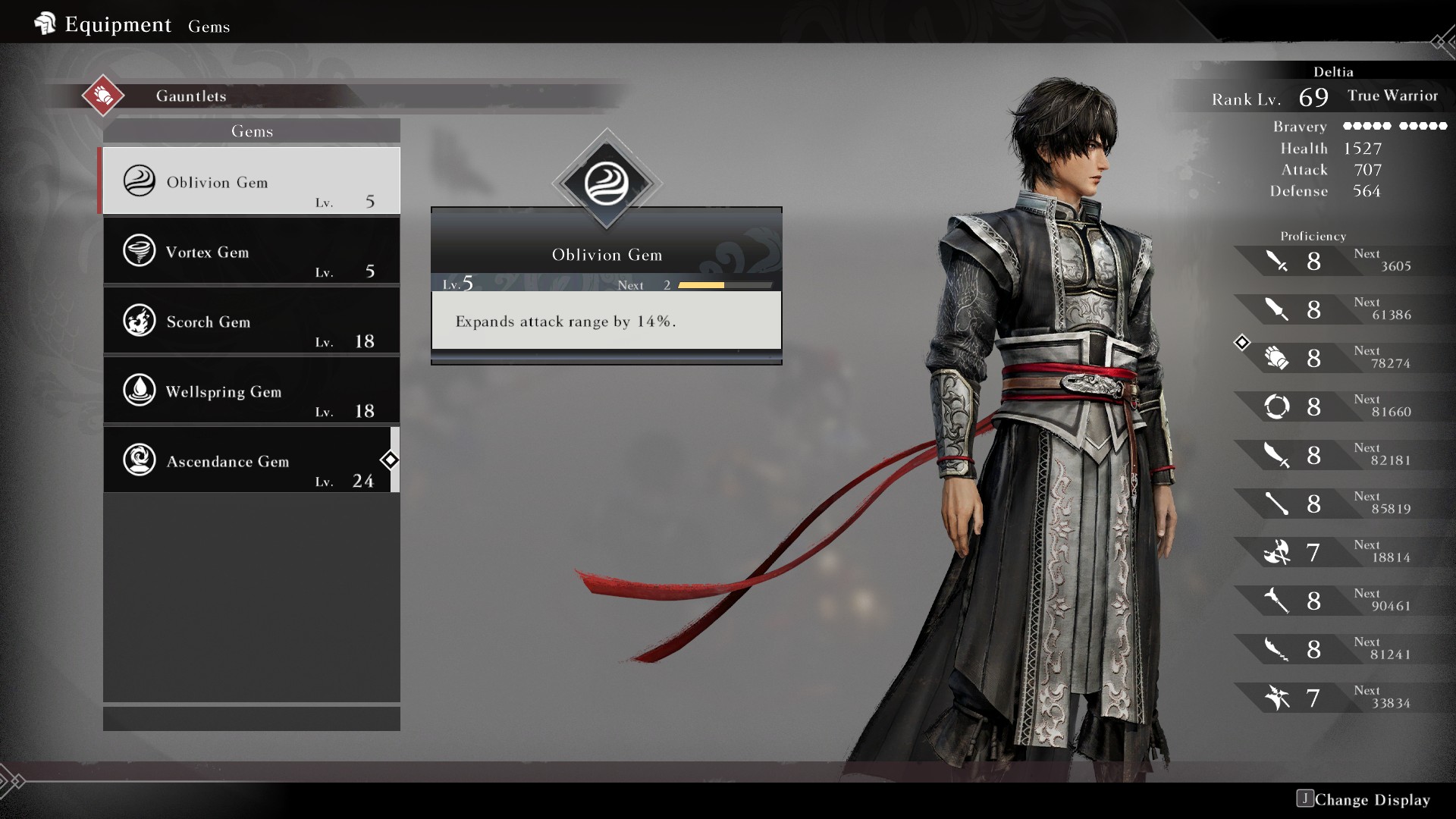Pick the Scorch Gem row

coord(251,321)
